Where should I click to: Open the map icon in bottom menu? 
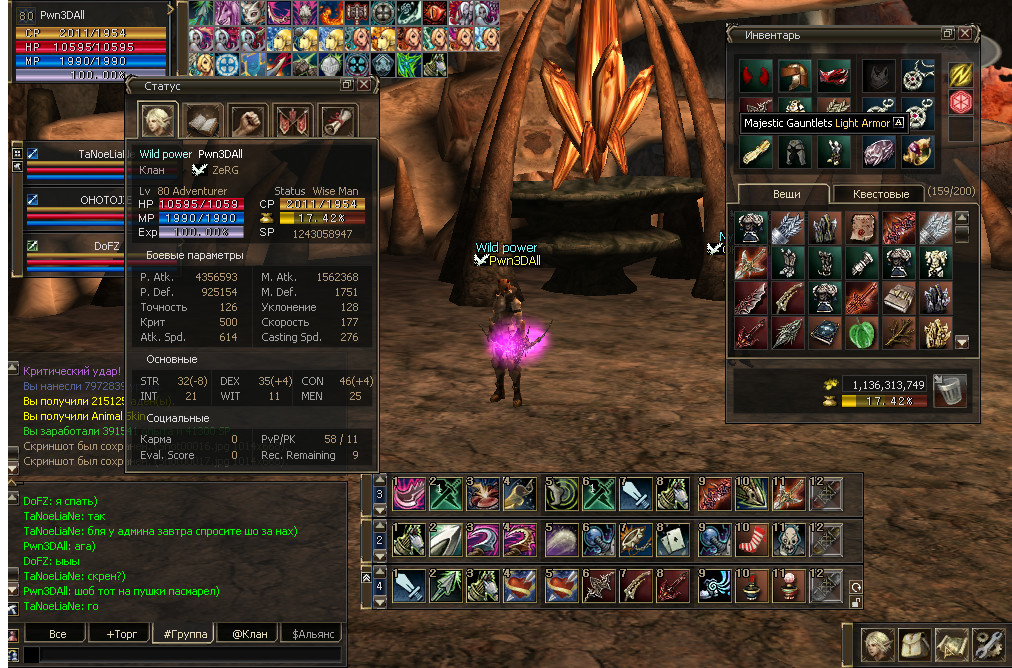[950, 643]
